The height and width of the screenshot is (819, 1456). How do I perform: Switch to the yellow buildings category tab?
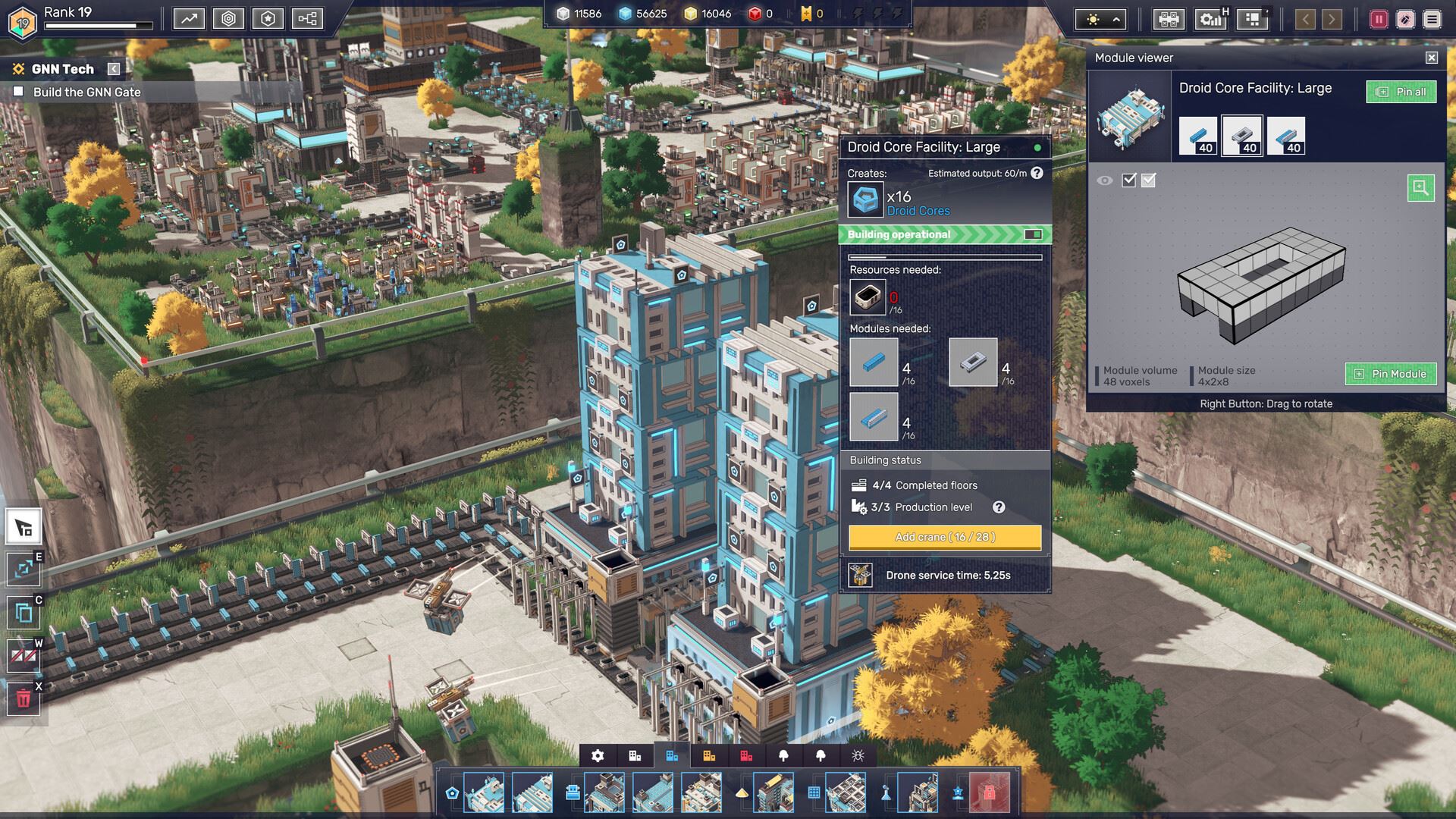coord(709,755)
